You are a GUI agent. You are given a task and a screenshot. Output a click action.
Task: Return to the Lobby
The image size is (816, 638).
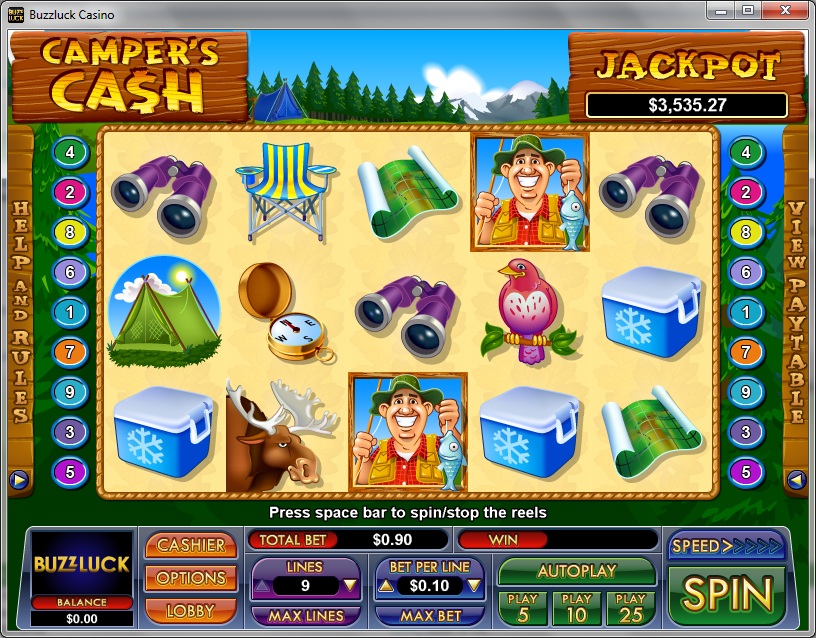tap(191, 609)
